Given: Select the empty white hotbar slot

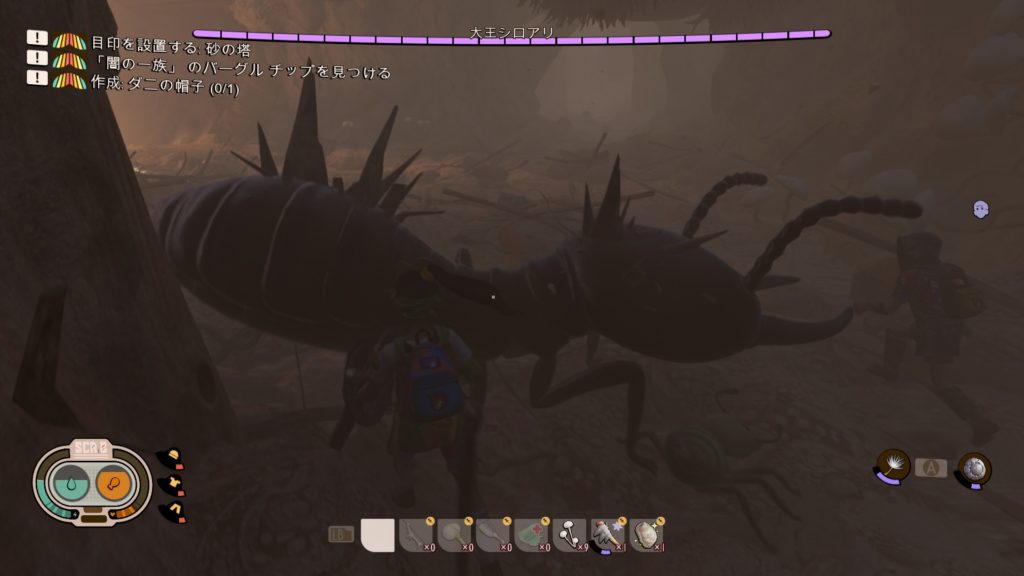Looking at the screenshot, I should pyautogui.click(x=377, y=535).
